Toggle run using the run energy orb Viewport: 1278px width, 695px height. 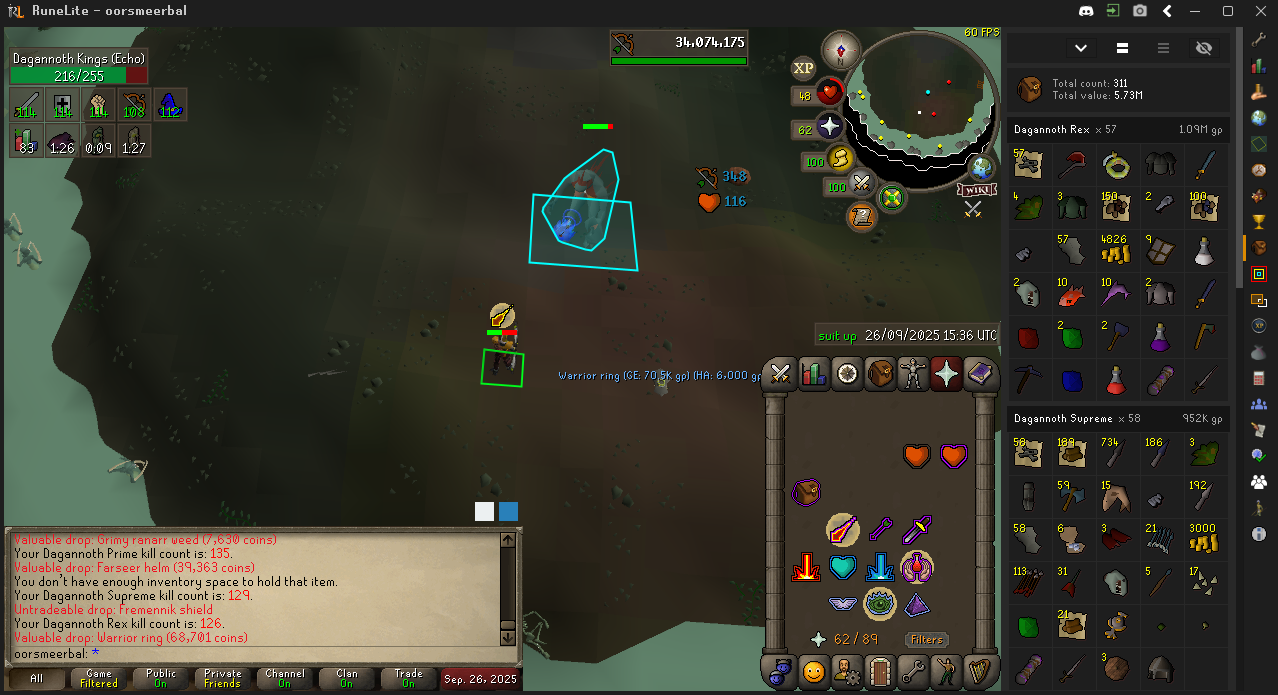(x=840, y=159)
